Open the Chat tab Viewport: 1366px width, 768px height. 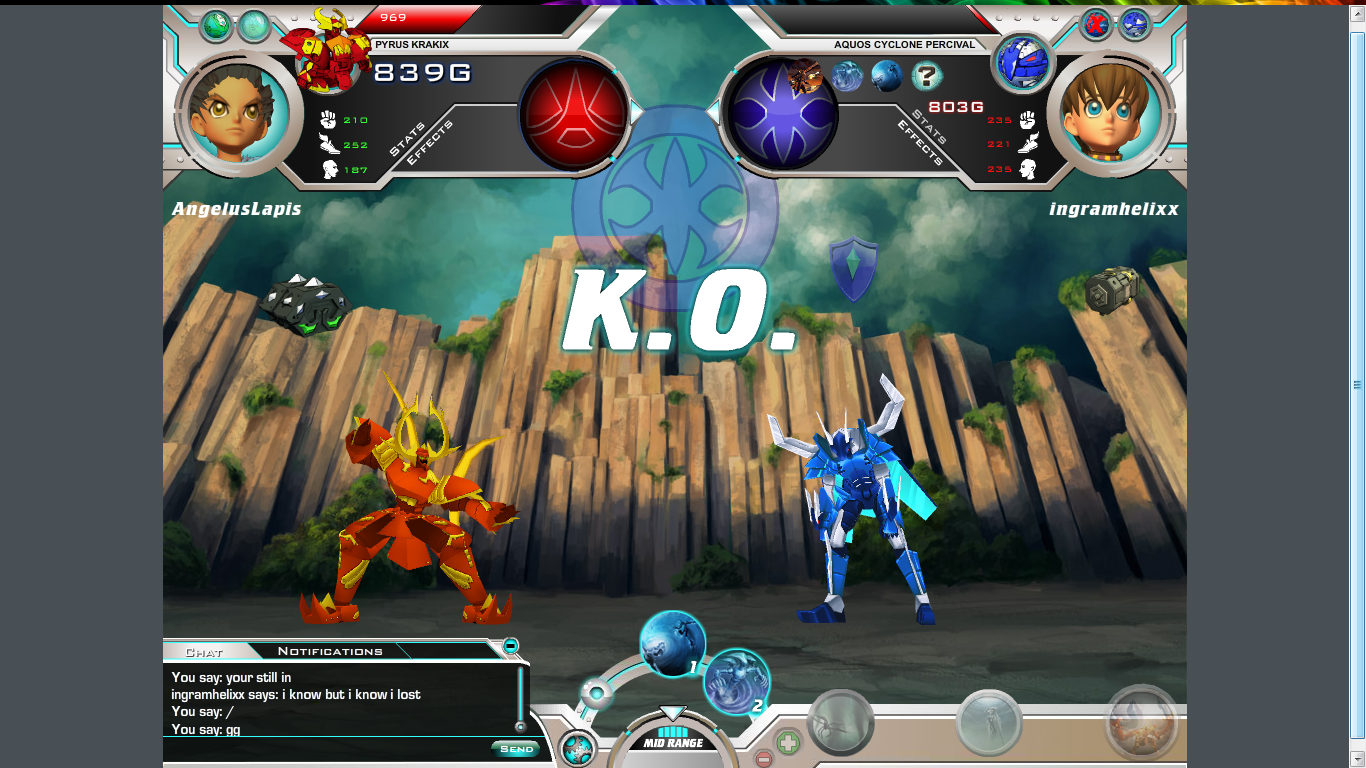(204, 652)
